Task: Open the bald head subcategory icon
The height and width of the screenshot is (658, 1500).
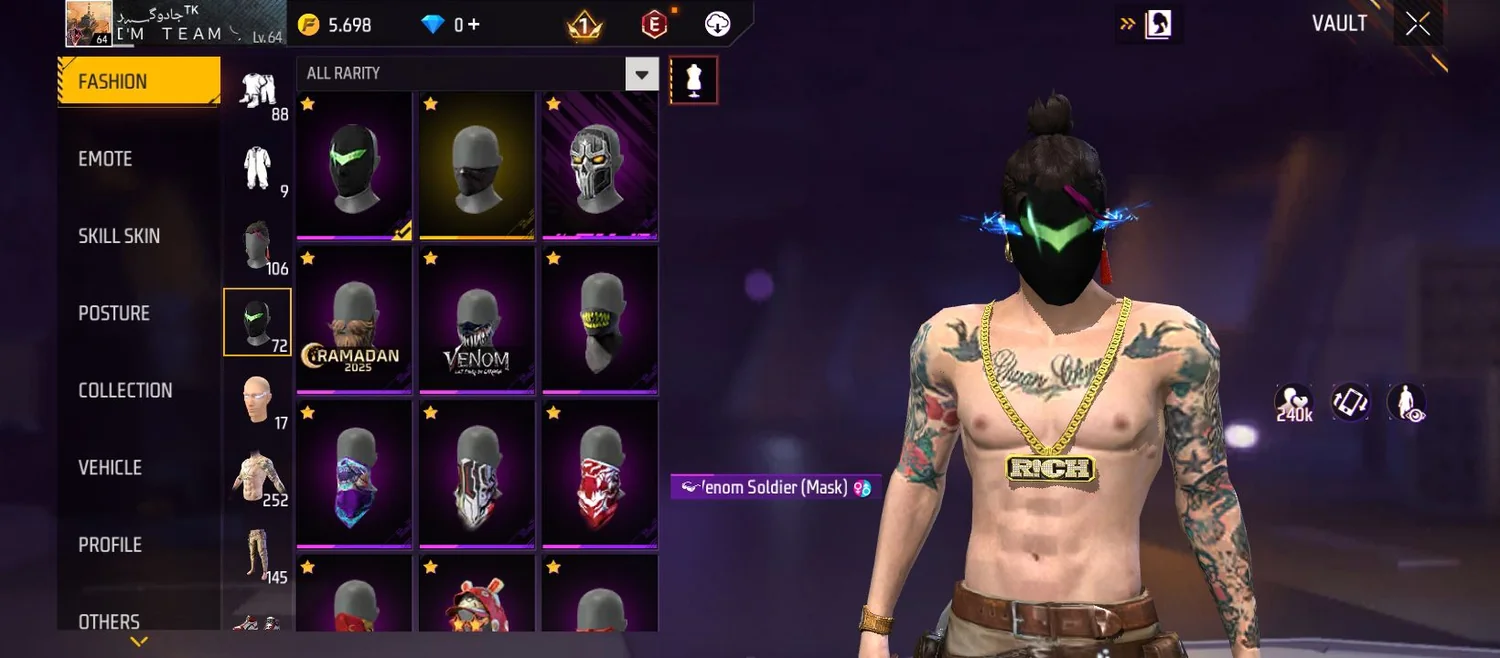Action: pos(256,399)
